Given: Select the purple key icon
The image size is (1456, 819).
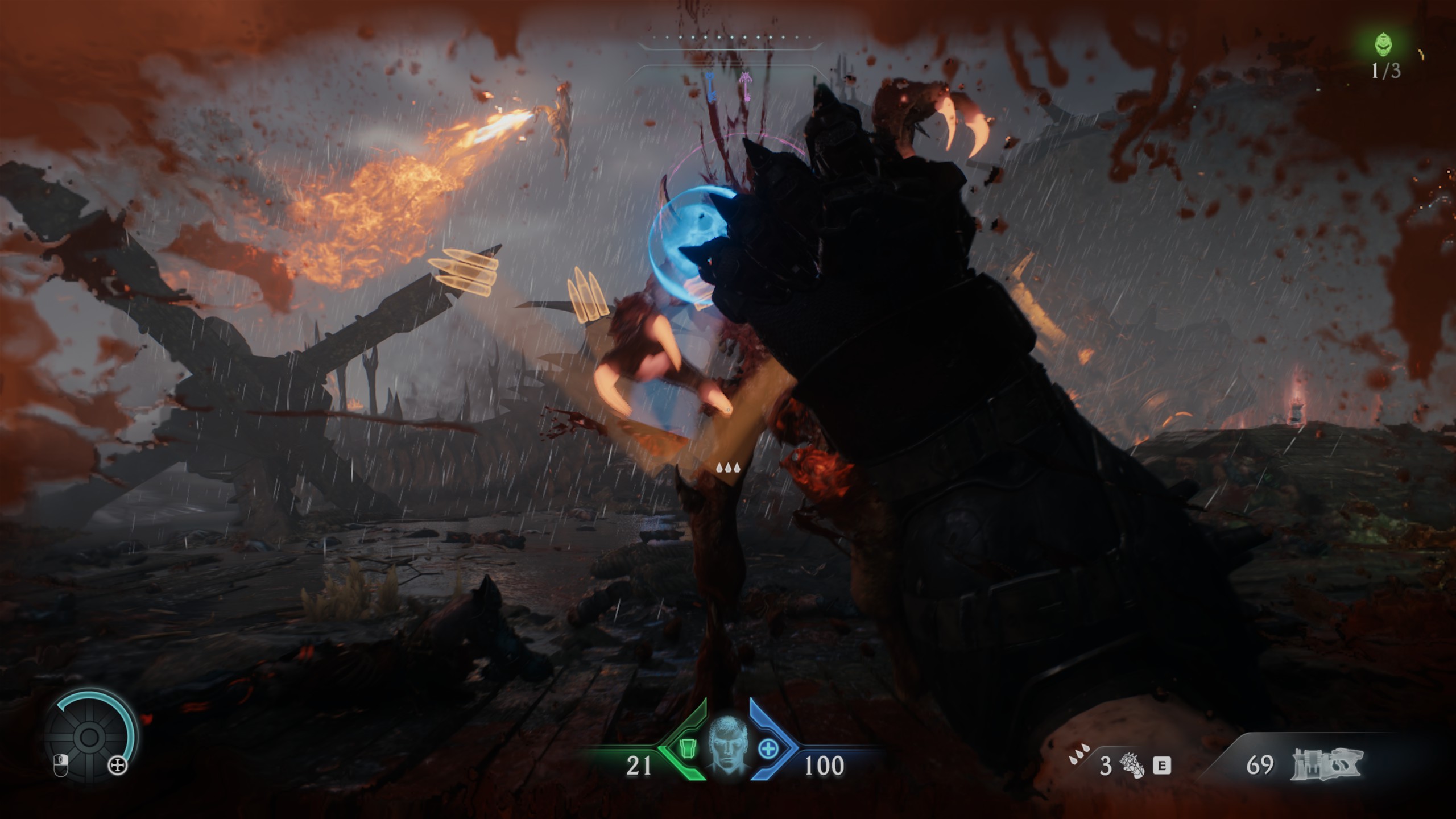Looking at the screenshot, I should (744, 86).
